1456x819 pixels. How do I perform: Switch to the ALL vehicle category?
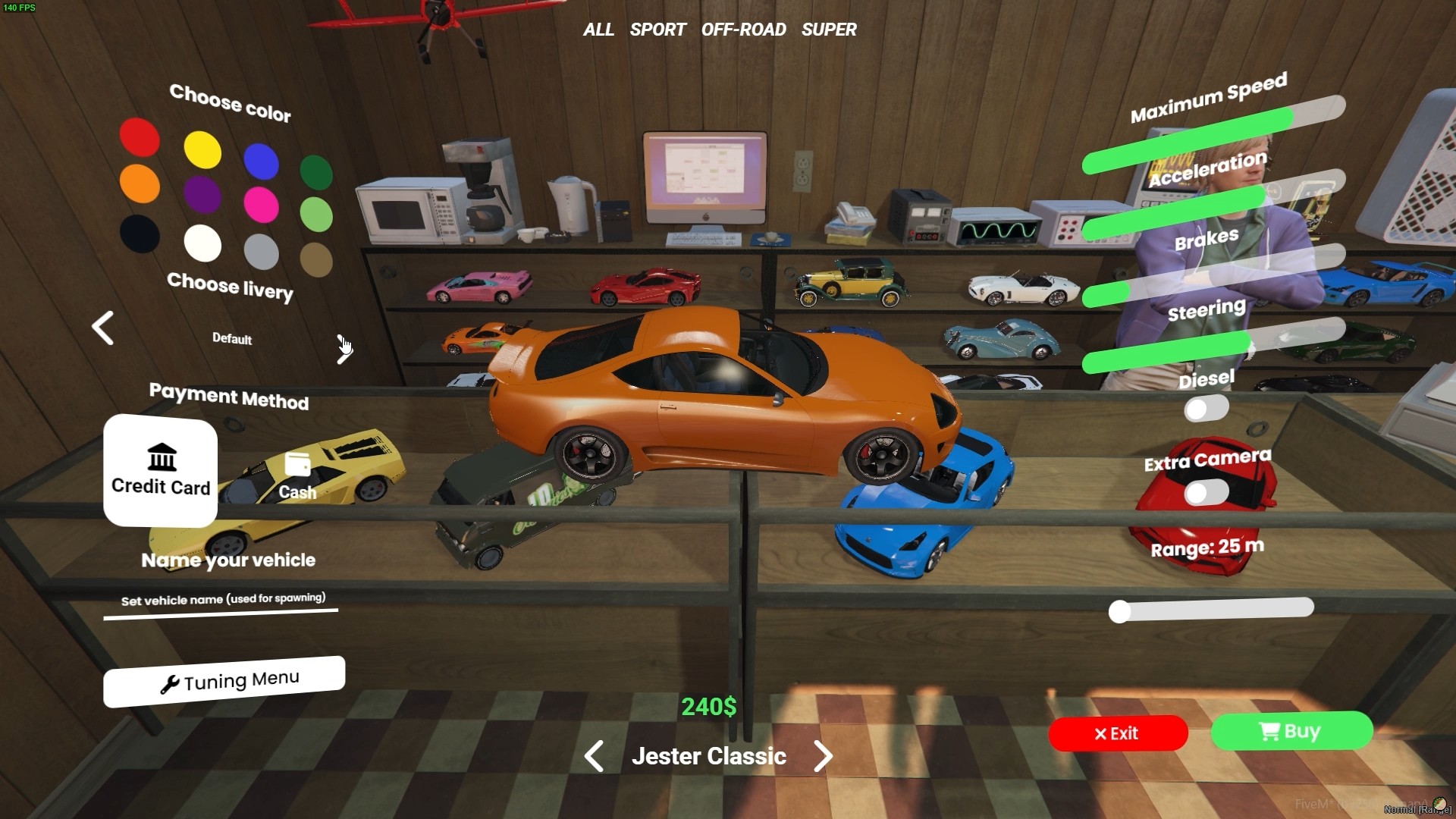coord(598,30)
